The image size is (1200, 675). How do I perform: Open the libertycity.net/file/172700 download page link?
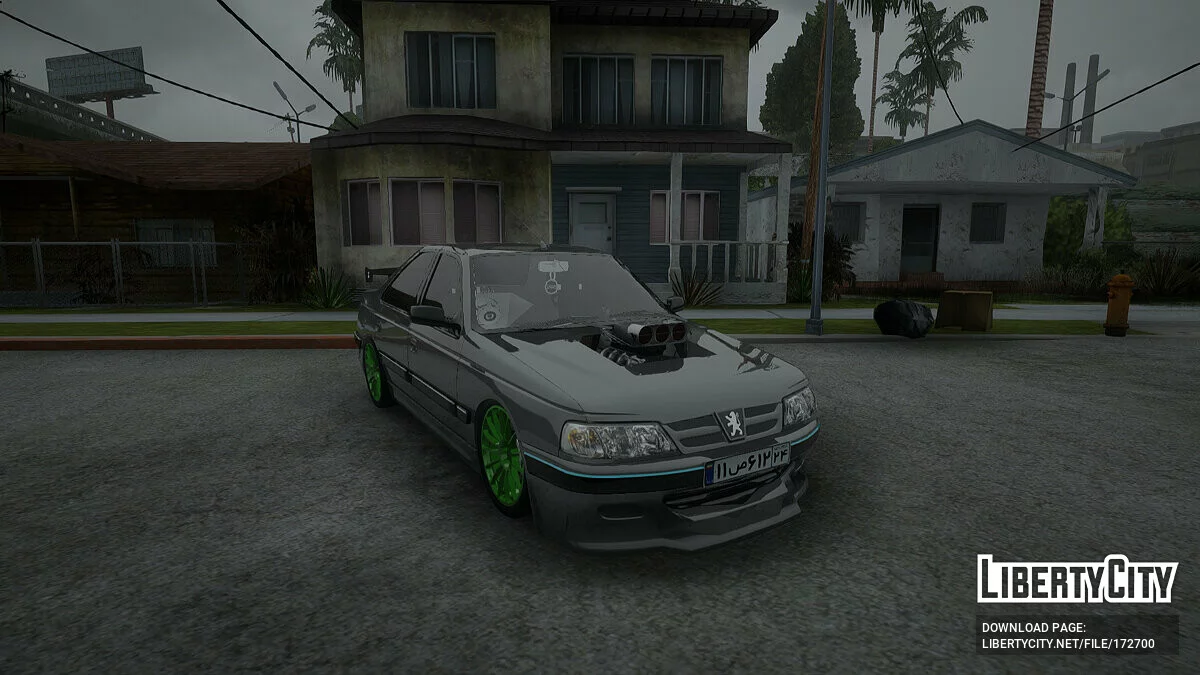[1068, 643]
